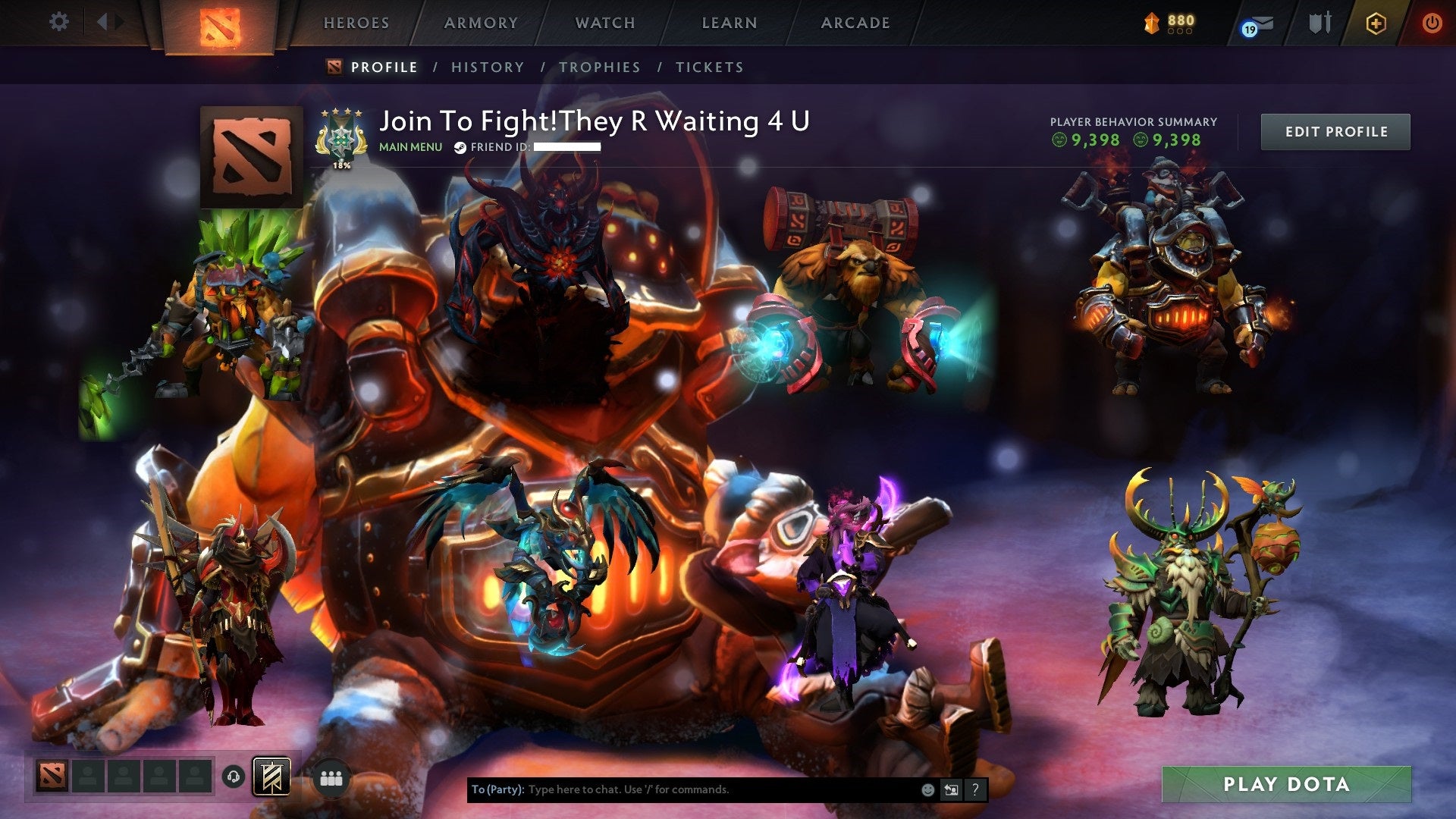Open voice chat settings via headset icon

point(232,777)
